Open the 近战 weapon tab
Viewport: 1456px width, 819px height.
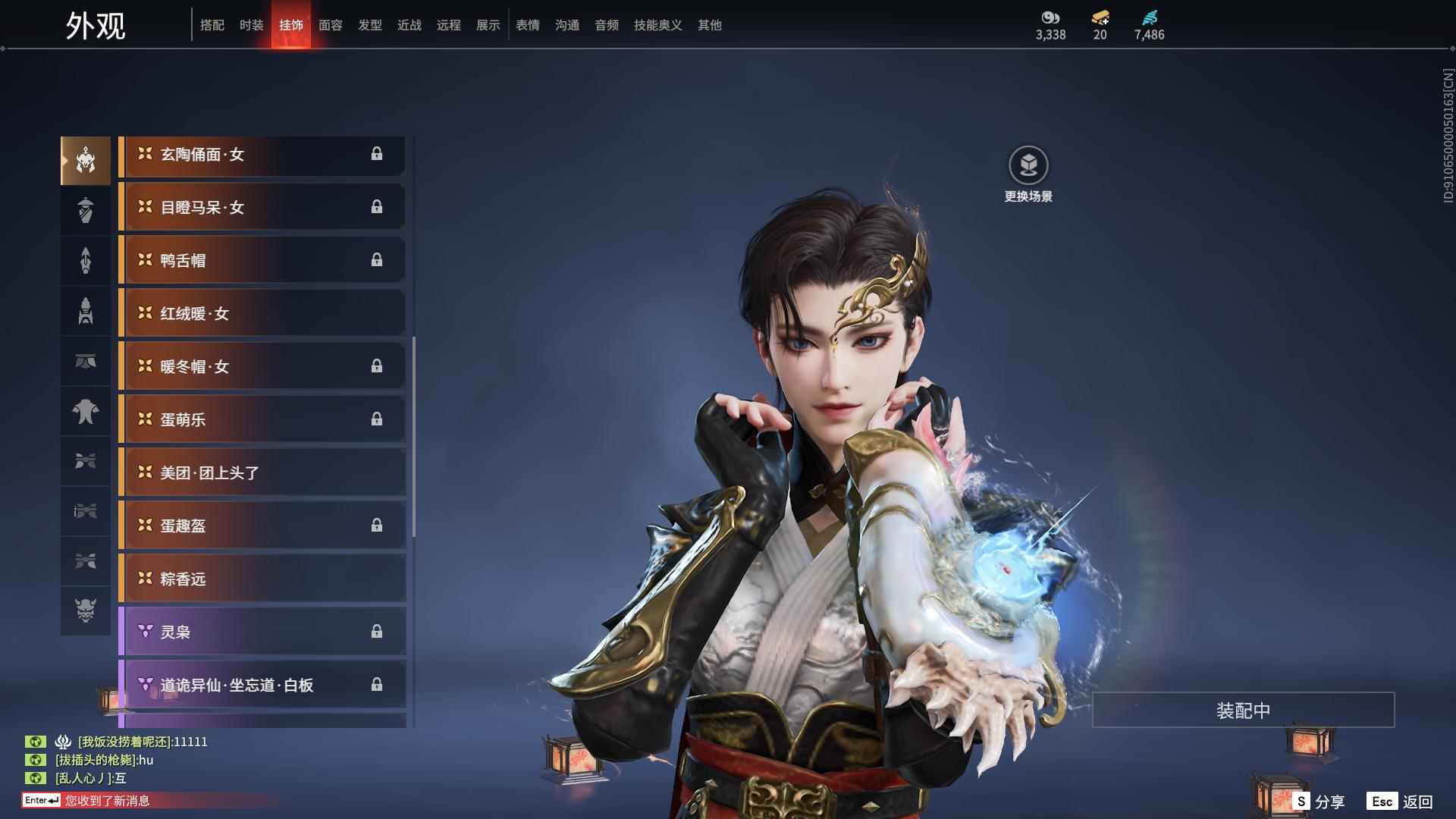click(409, 25)
